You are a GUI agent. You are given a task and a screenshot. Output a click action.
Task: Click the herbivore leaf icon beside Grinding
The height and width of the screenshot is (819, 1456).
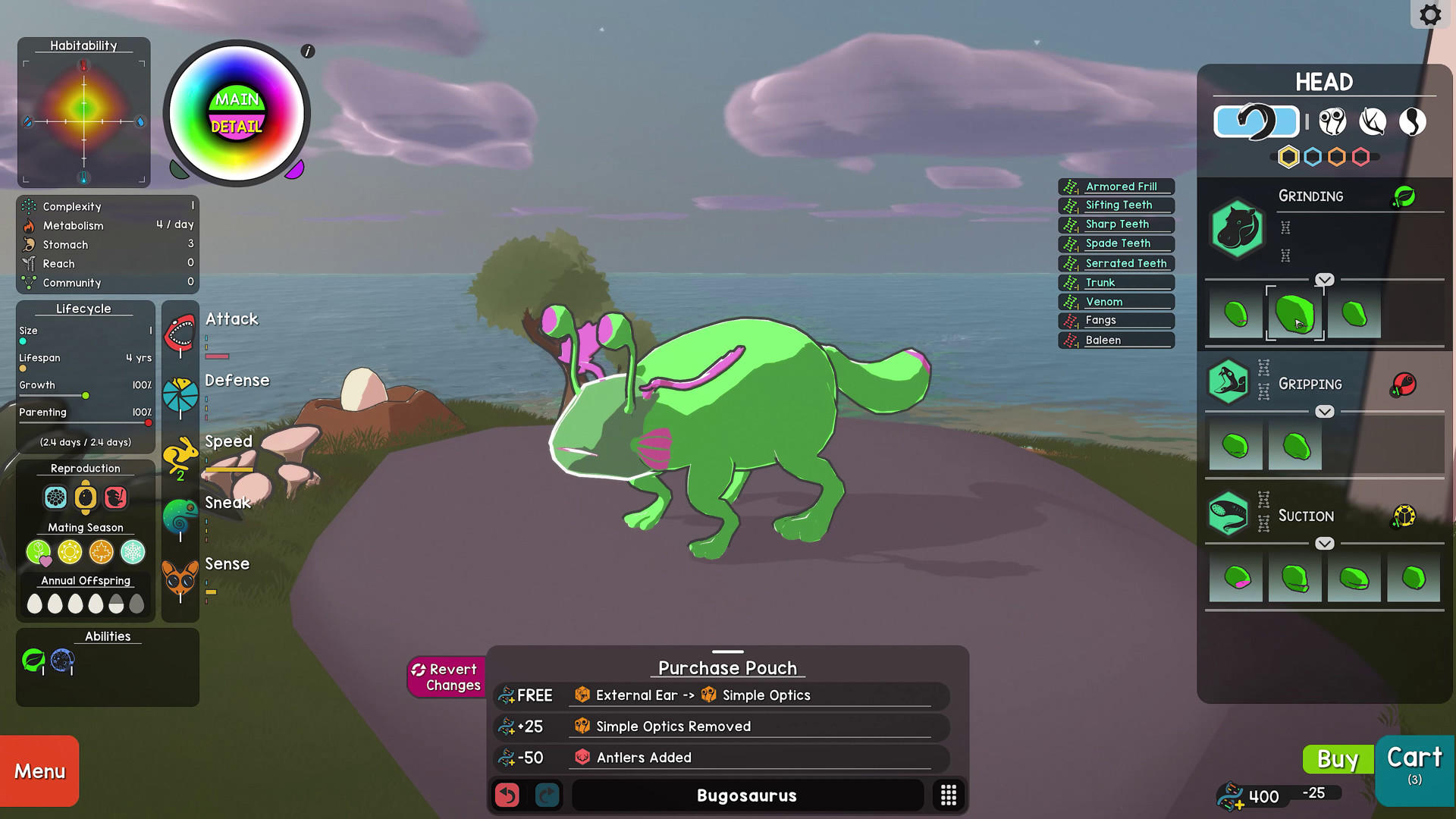click(1404, 196)
